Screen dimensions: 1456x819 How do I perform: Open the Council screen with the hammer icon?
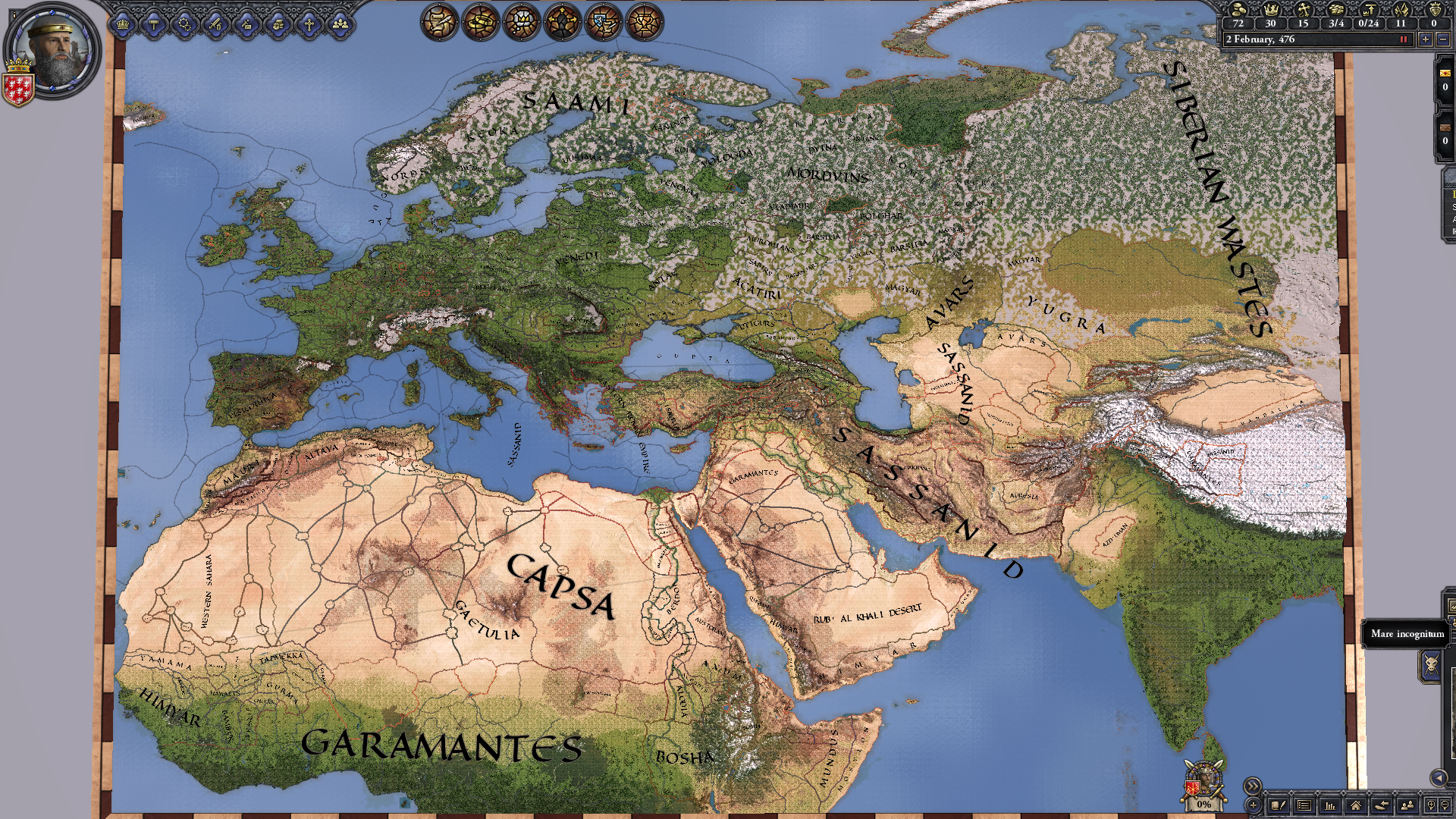coord(155,24)
